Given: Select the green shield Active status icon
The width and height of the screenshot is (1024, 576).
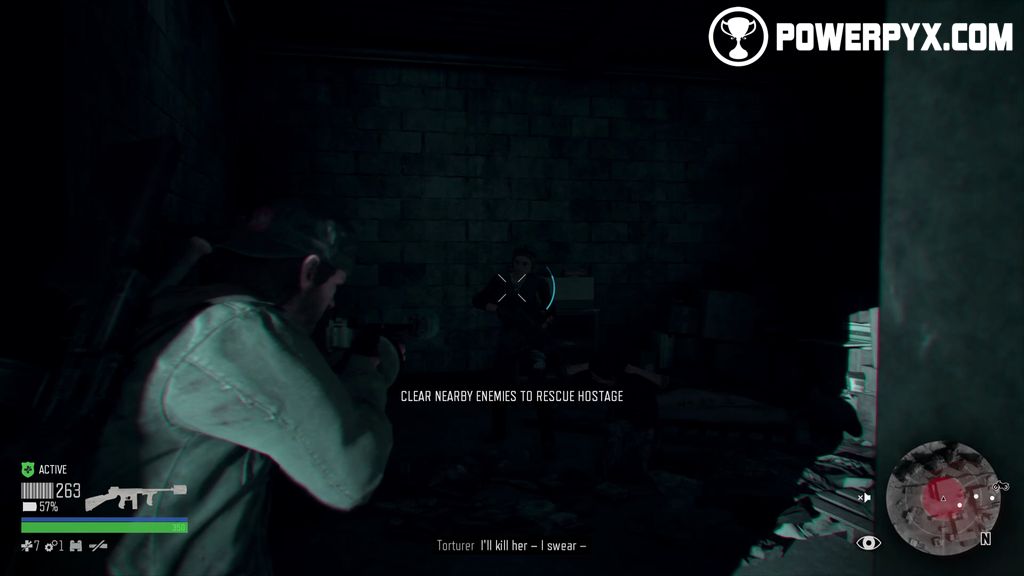Looking at the screenshot, I should 28,469.
